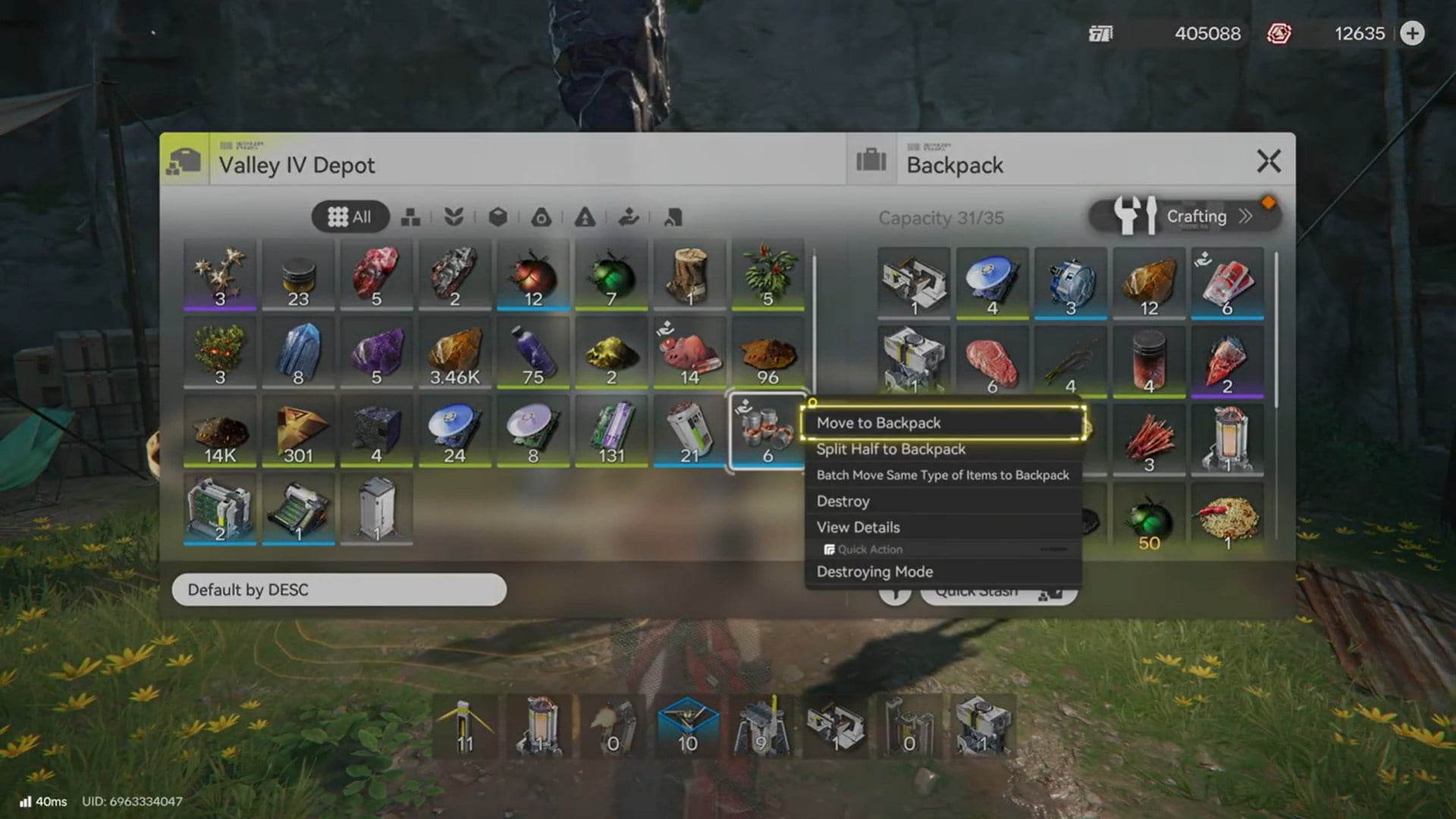
Task: Open the Crafting panel via wrench icon
Action: tap(1135, 216)
